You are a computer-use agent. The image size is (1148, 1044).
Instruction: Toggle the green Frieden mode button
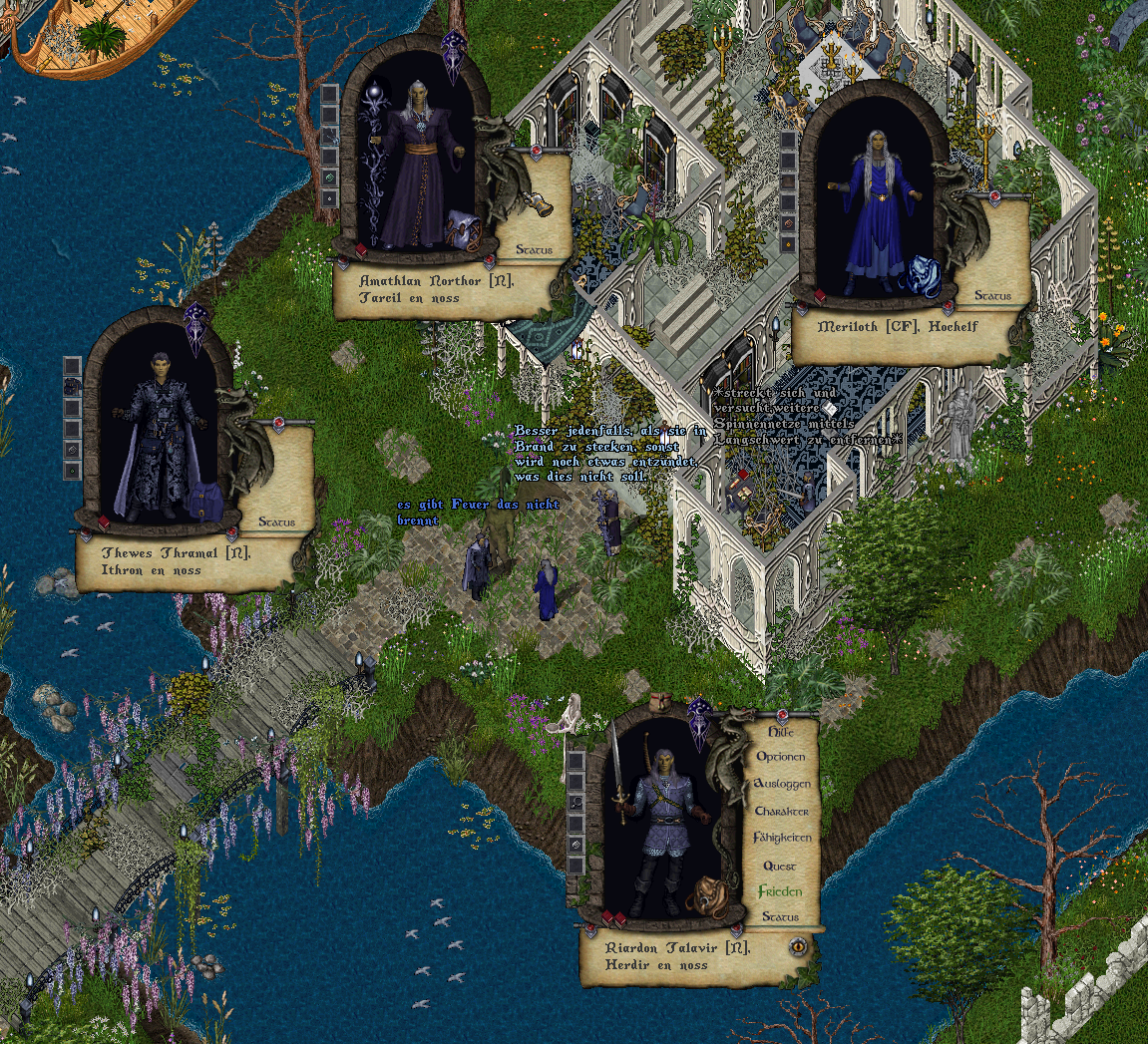[780, 891]
